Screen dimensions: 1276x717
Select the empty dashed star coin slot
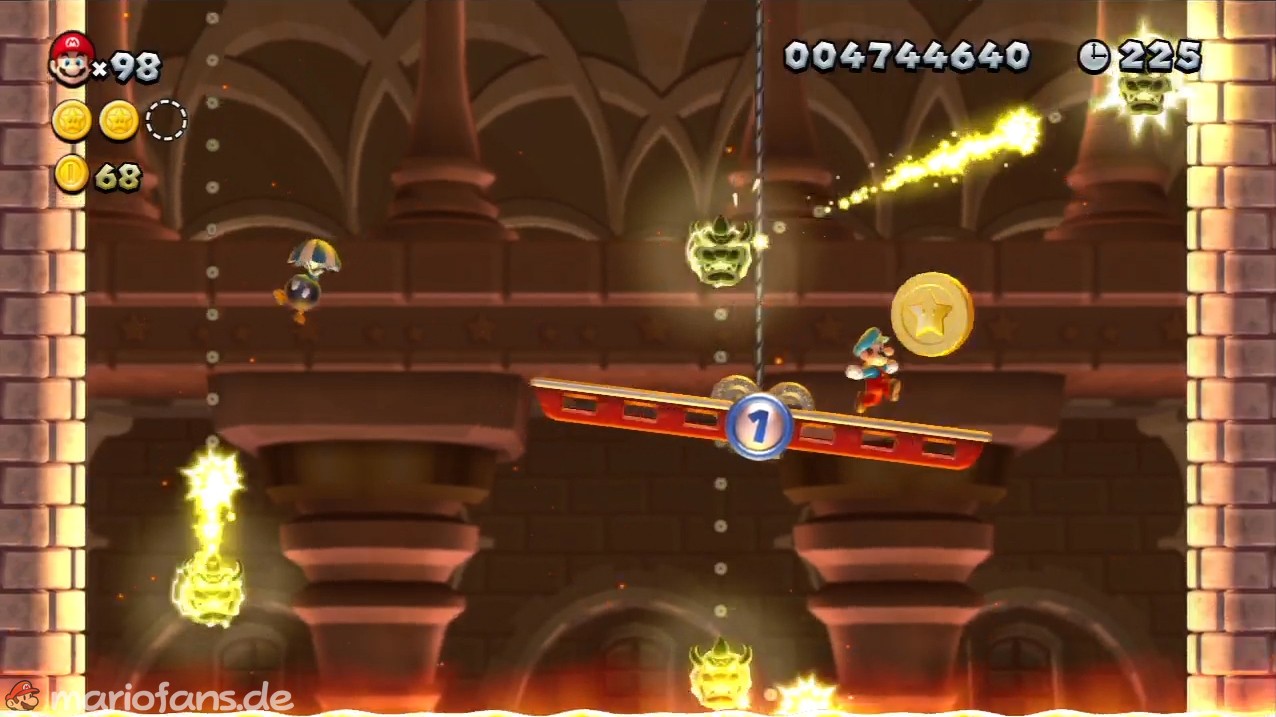[166, 121]
